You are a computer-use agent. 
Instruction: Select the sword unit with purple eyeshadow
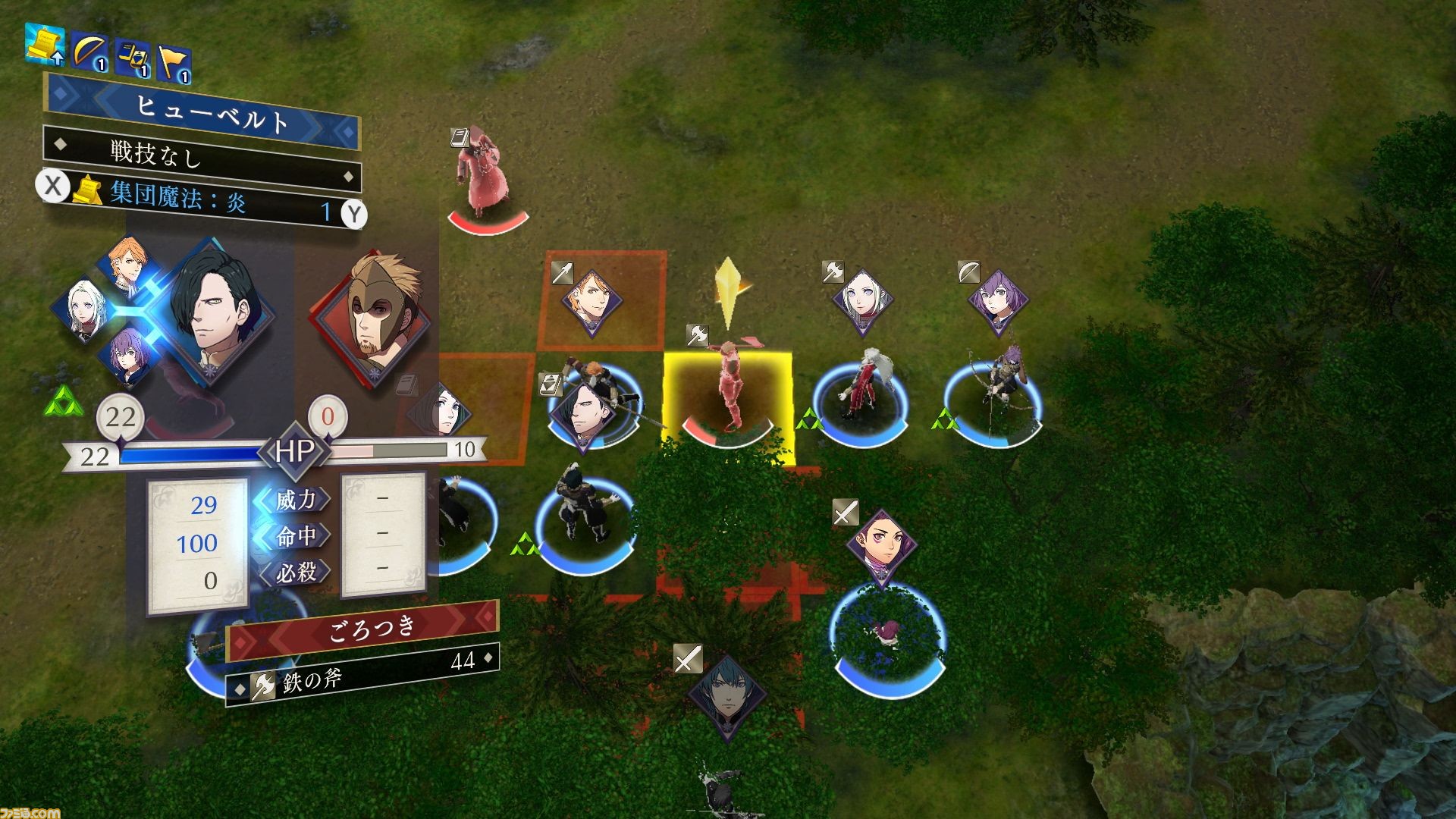[x=881, y=548]
